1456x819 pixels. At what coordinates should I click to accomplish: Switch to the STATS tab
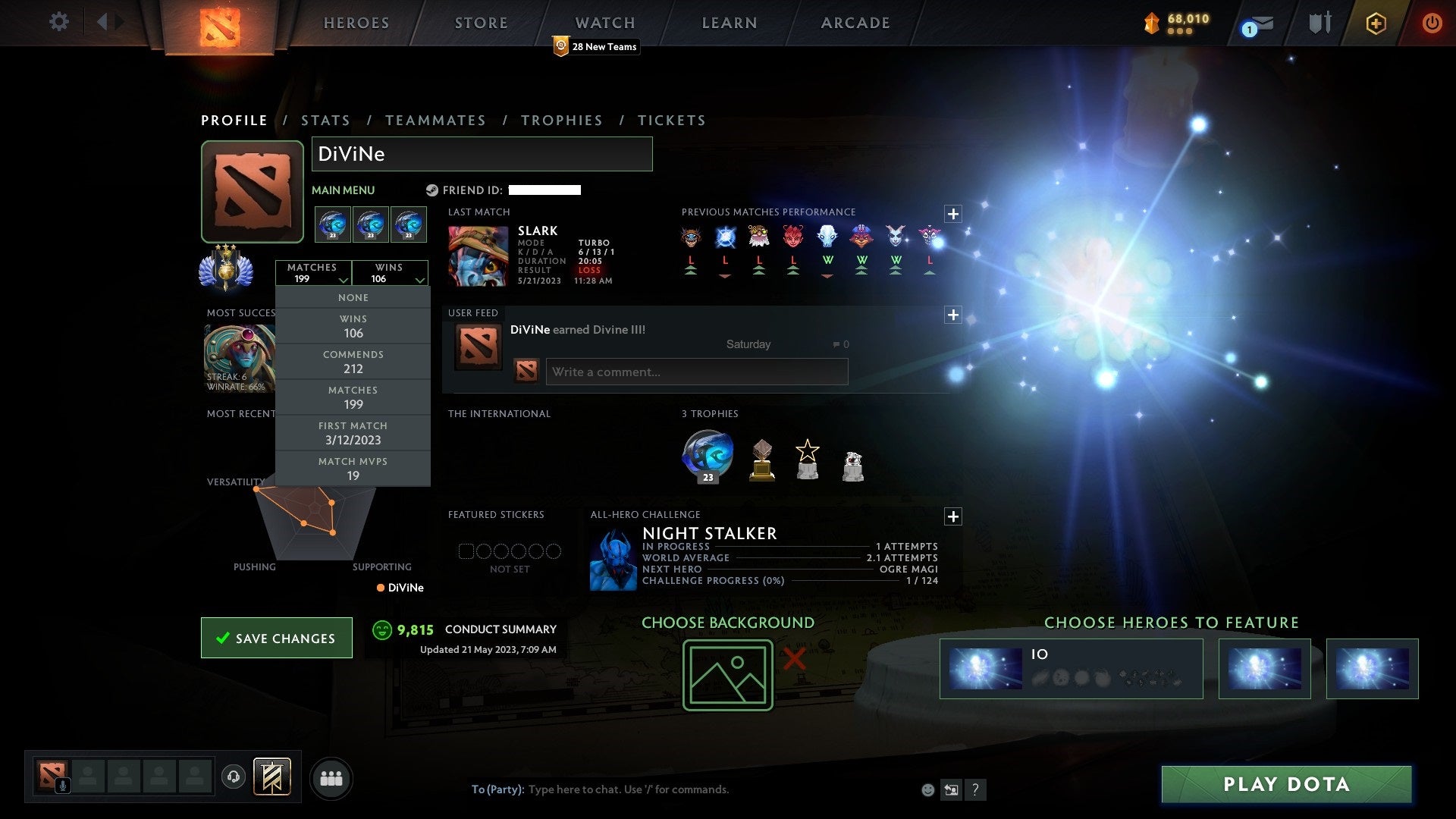pyautogui.click(x=325, y=120)
